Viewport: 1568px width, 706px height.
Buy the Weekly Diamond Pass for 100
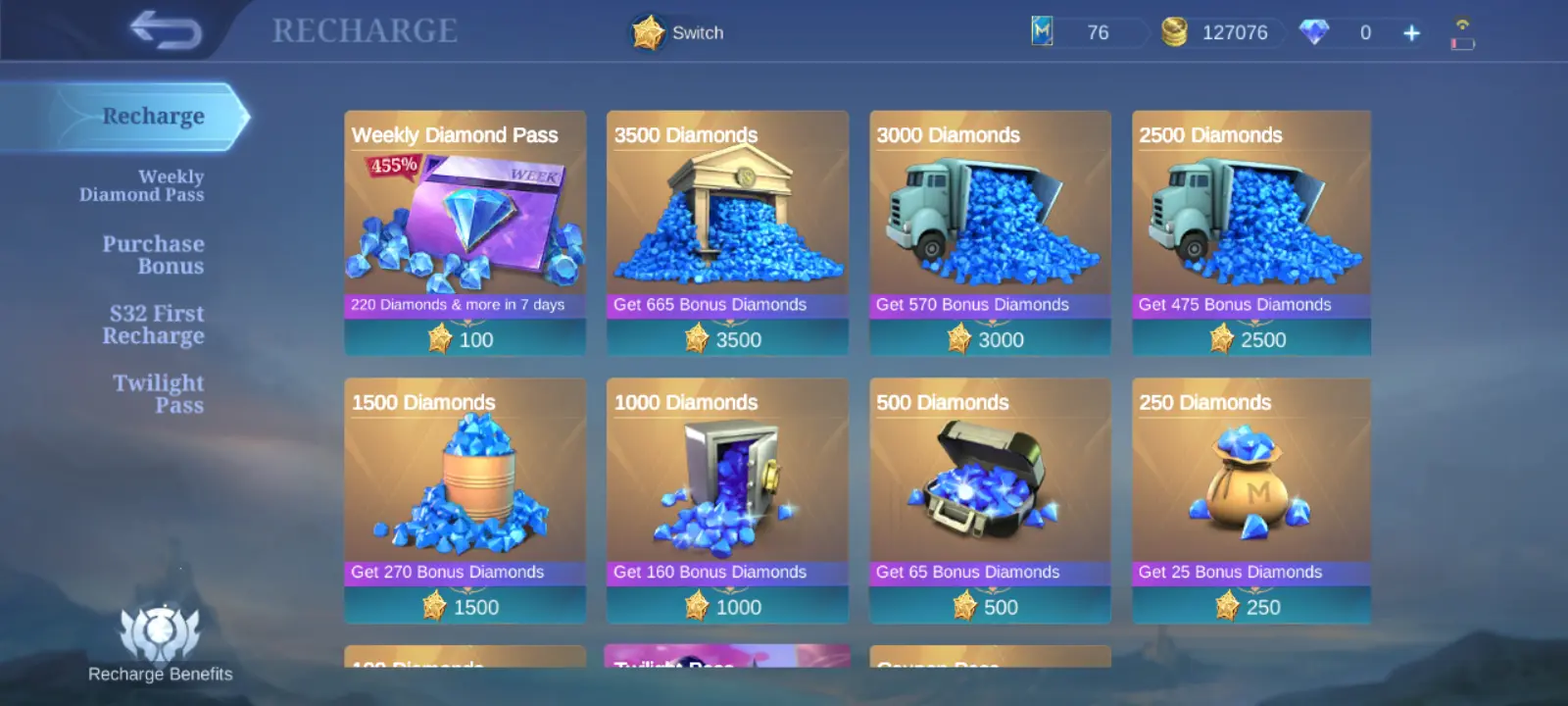[x=465, y=339]
